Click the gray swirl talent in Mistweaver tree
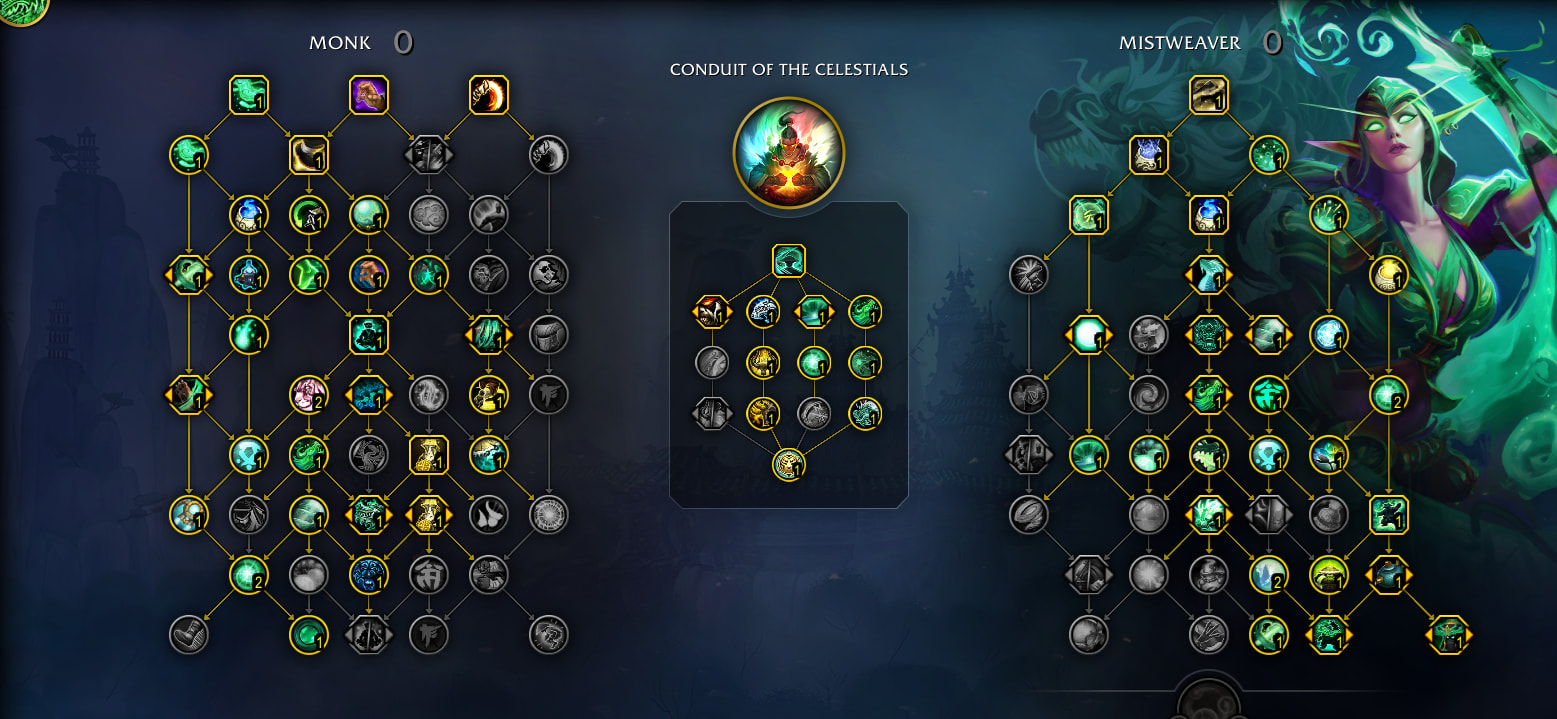 pos(1148,395)
